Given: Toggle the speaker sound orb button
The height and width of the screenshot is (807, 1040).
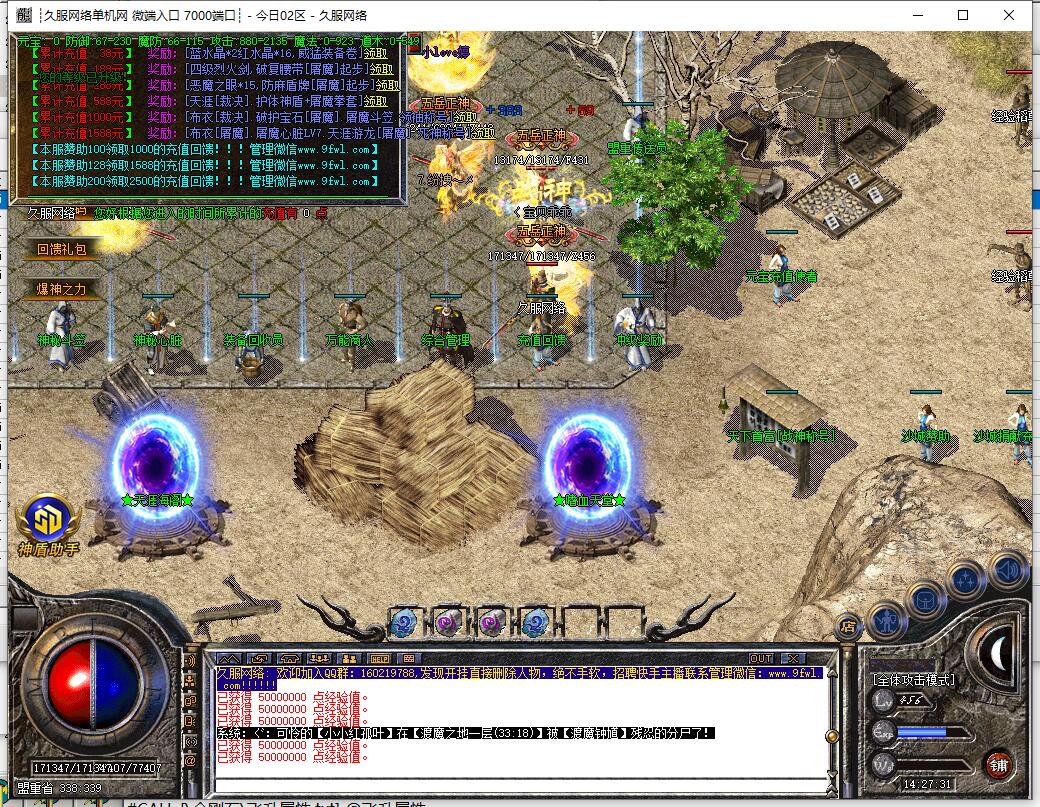Looking at the screenshot, I should (x=1009, y=569).
